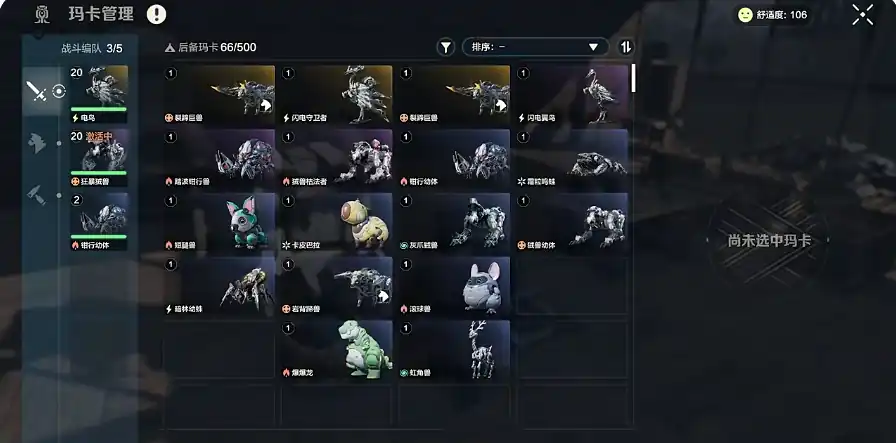Close the 玛卡管理 screen

862,14
